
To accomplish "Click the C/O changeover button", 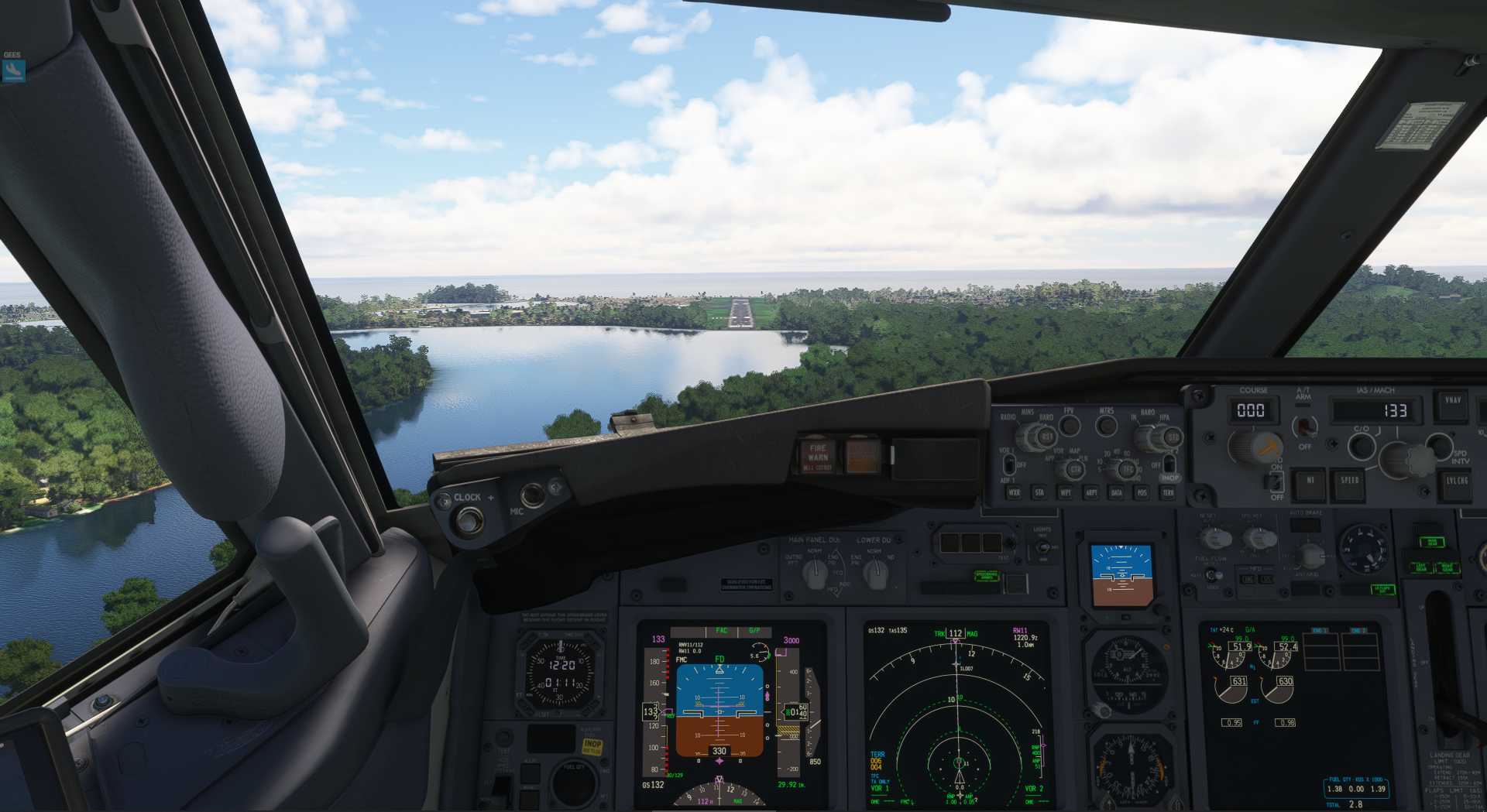I will tap(1361, 446).
